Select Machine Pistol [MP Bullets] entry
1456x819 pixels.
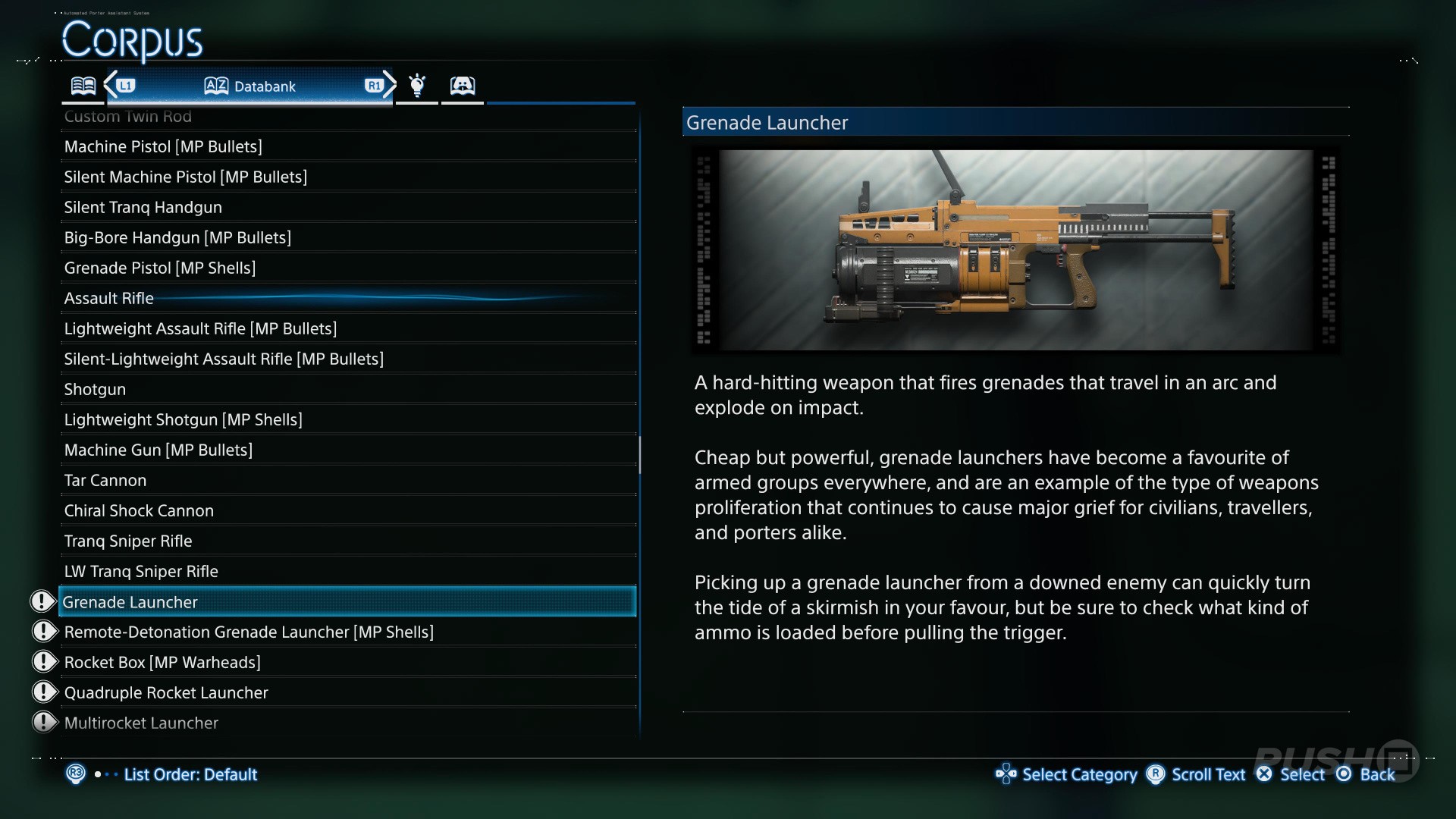coord(163,146)
